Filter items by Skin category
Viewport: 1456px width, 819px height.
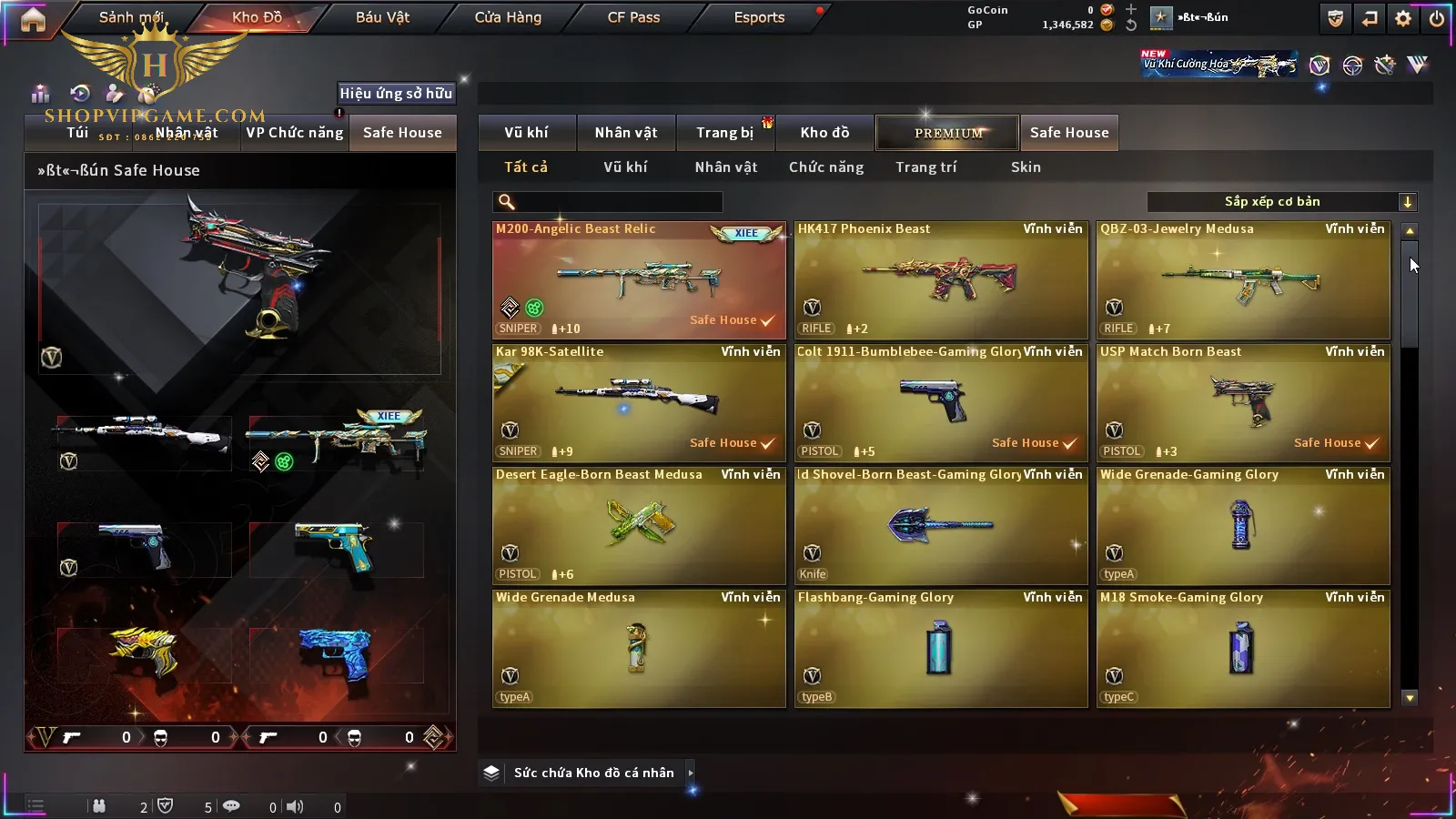click(1026, 167)
